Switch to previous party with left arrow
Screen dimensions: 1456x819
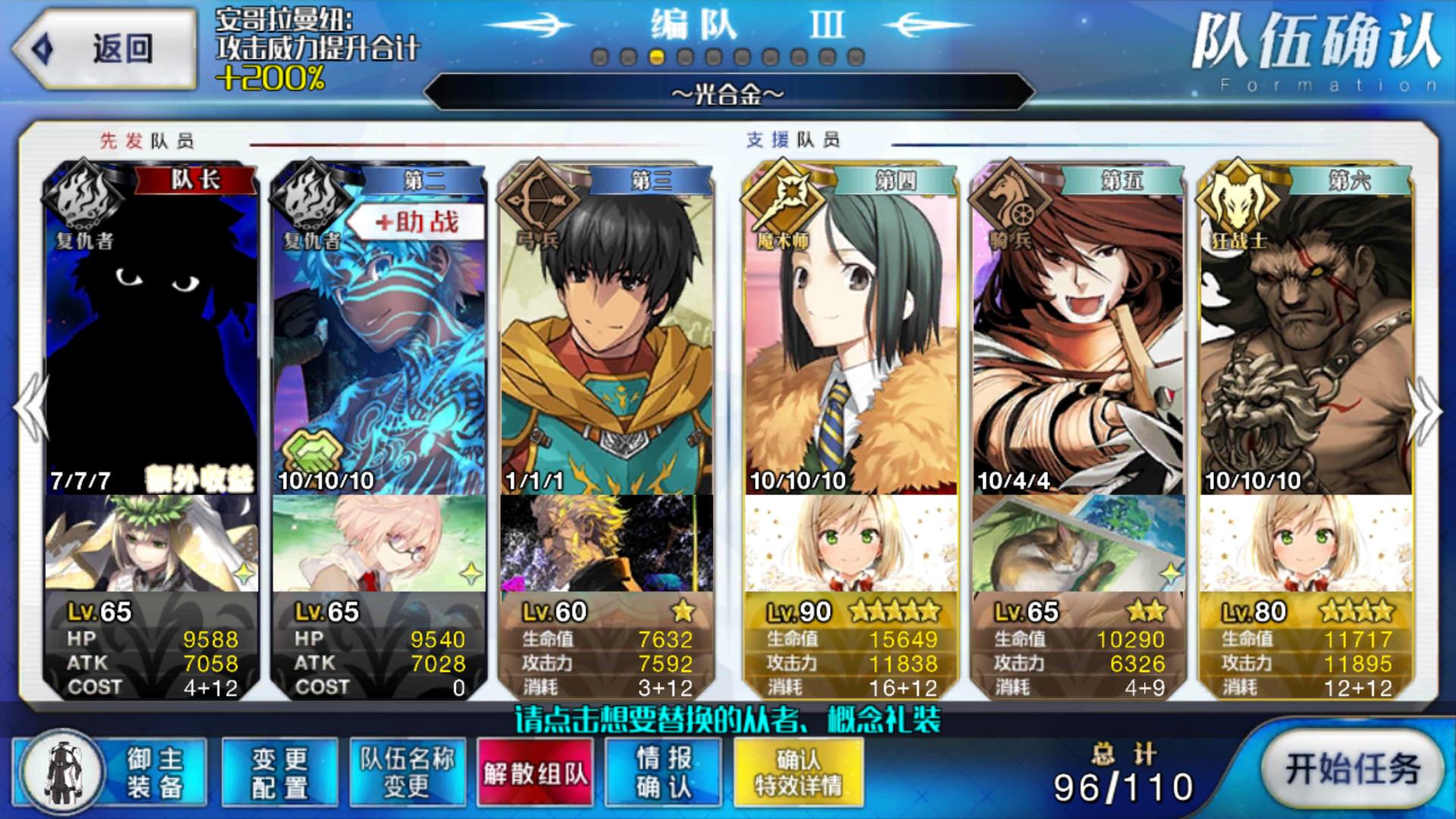pos(30,408)
